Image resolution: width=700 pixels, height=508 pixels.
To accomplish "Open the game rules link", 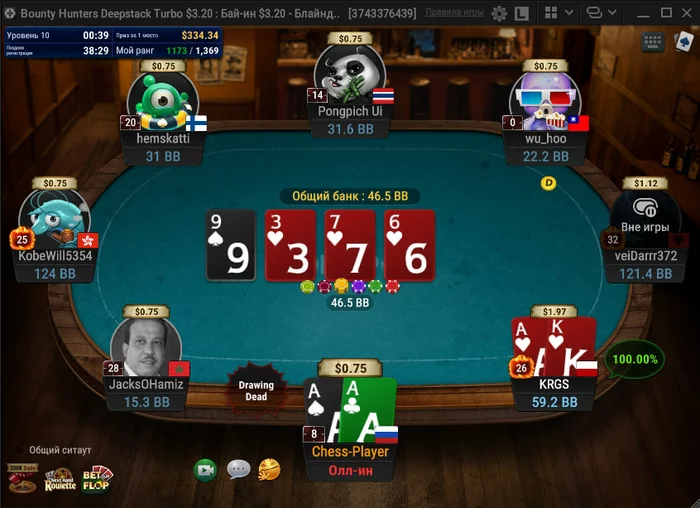I will [455, 14].
